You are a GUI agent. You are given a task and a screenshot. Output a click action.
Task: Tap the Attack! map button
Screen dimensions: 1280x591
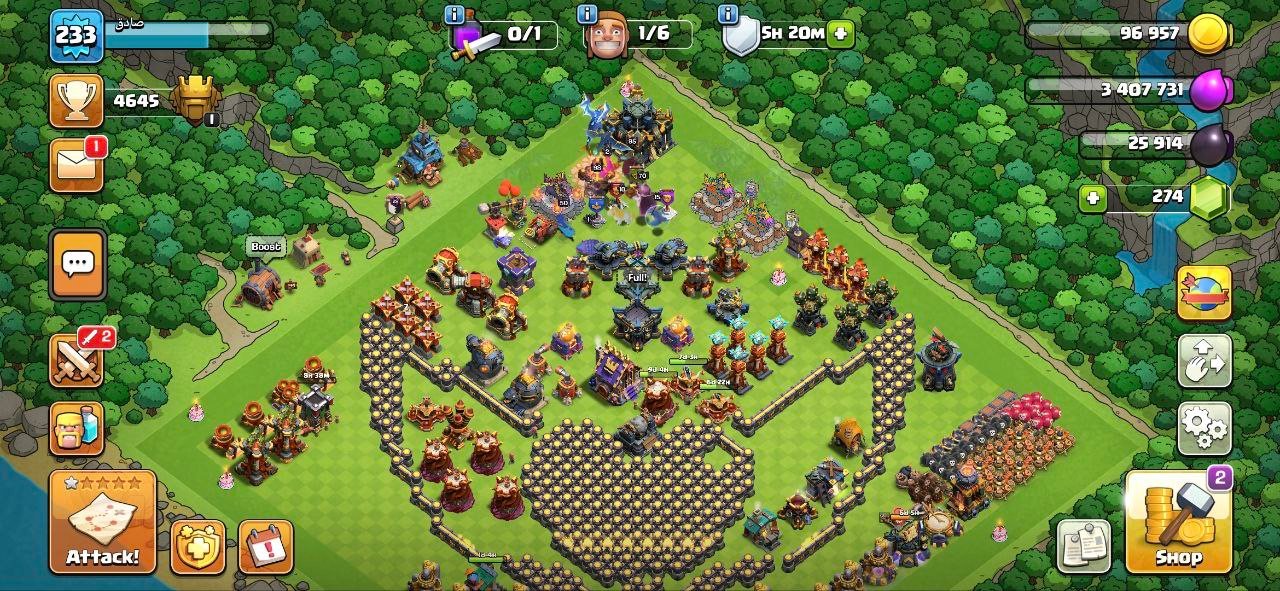coord(103,522)
